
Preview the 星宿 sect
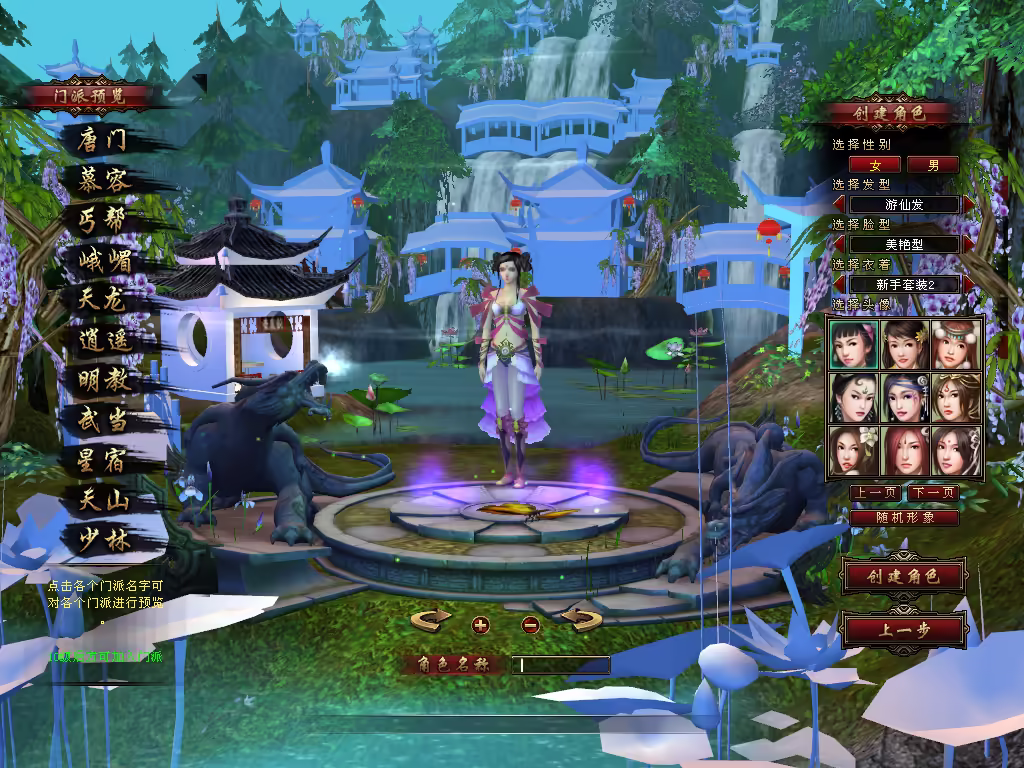pyautogui.click(x=103, y=460)
